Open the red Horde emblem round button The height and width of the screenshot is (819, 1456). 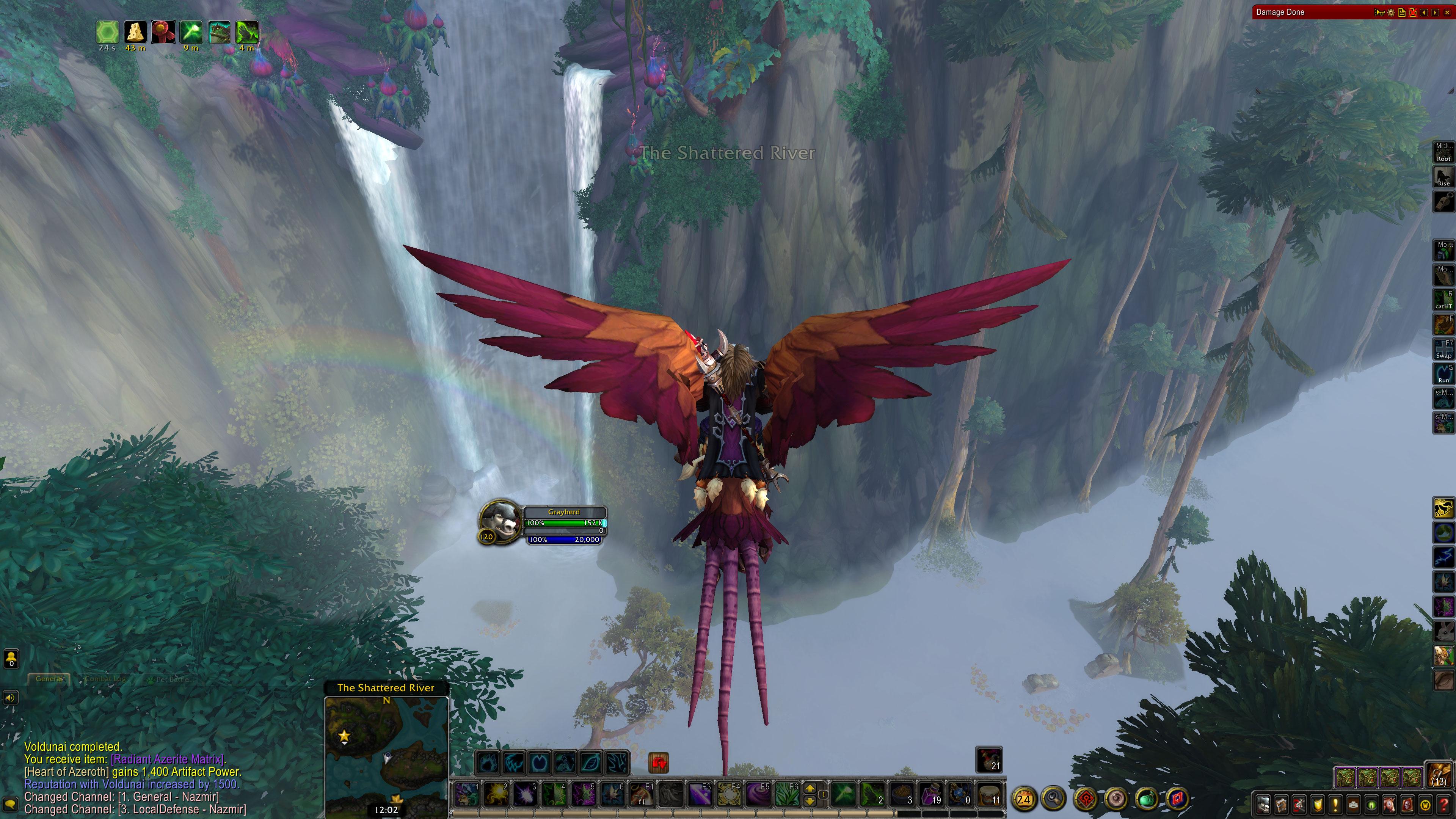click(x=1086, y=799)
